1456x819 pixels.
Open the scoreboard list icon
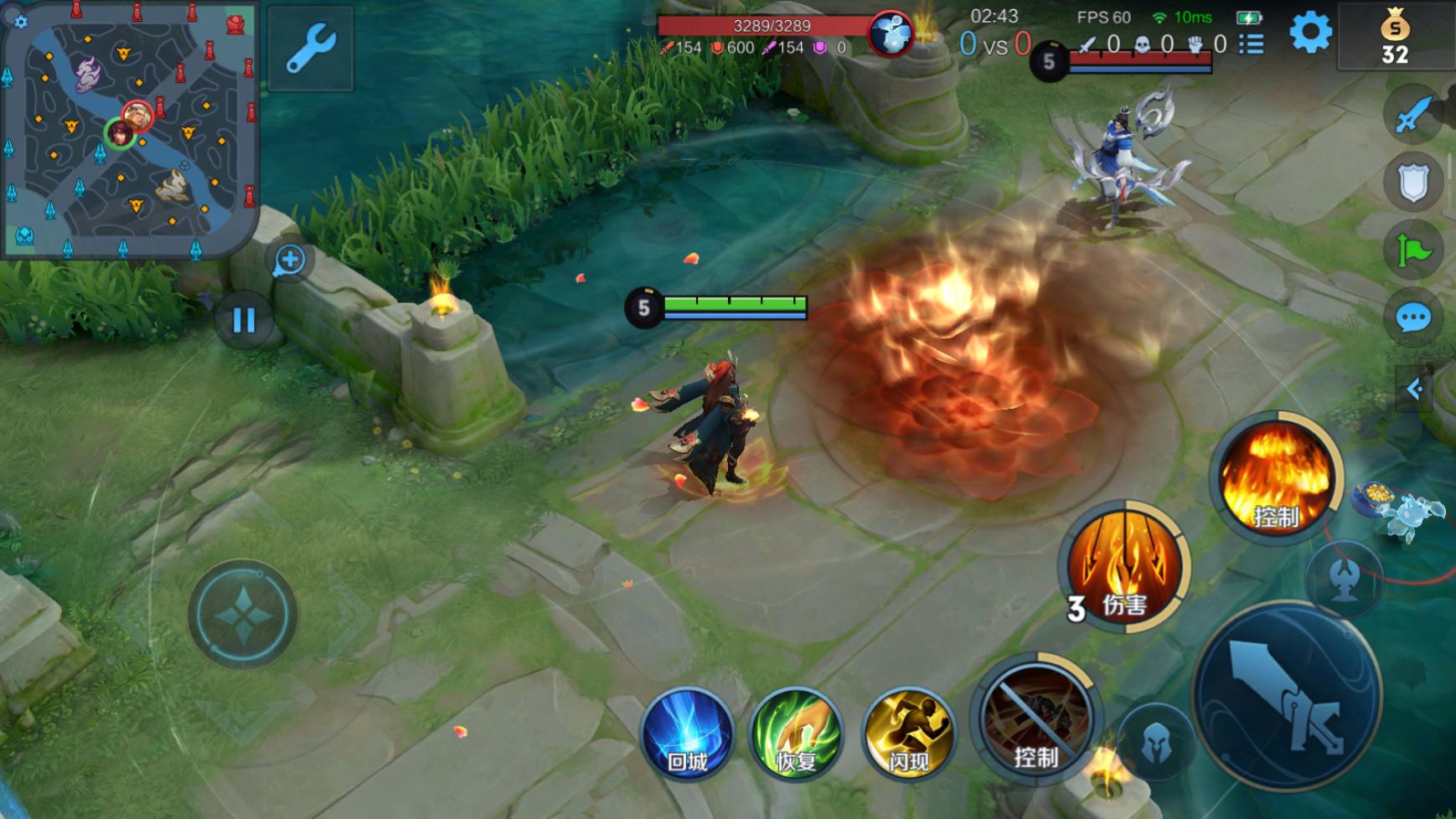pyautogui.click(x=1252, y=44)
